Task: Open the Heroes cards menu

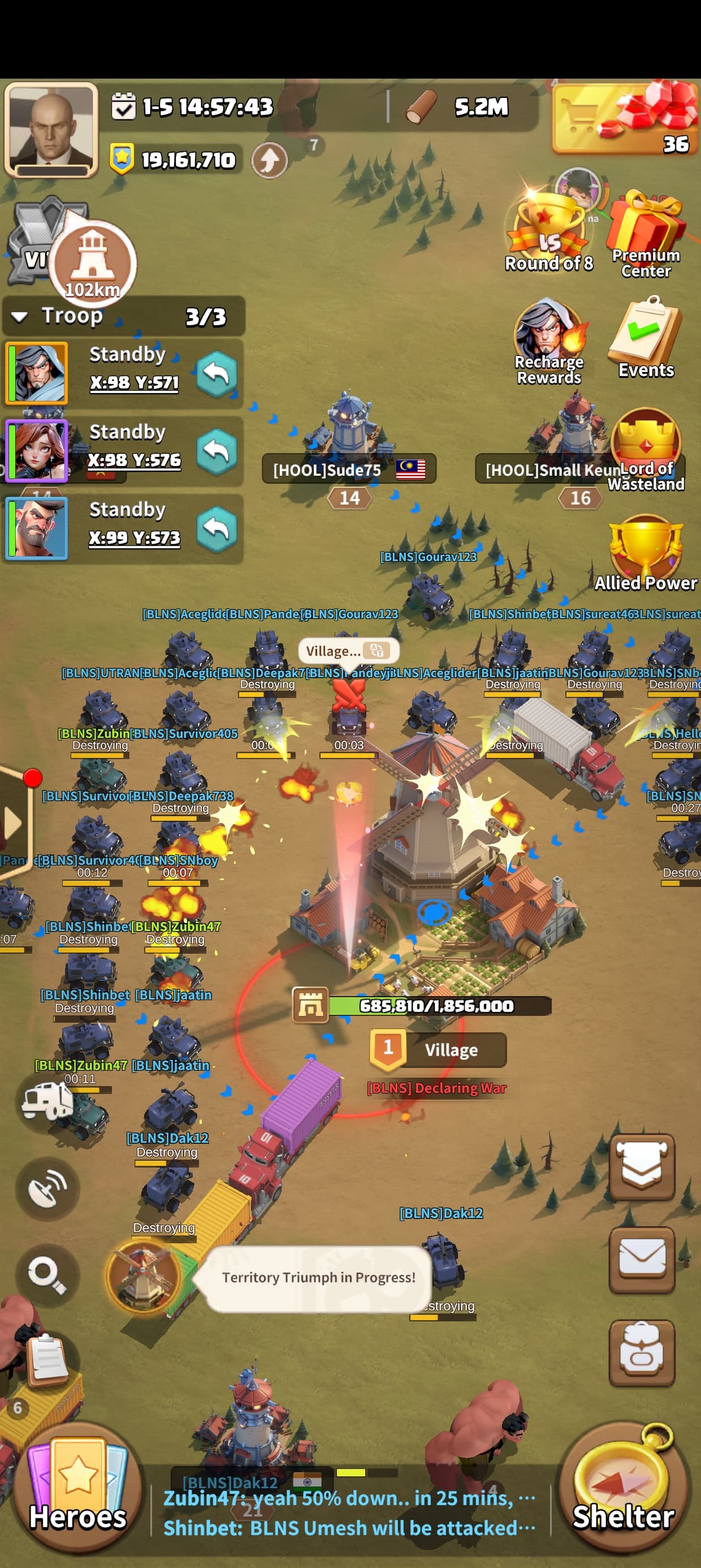Action: click(x=77, y=1488)
